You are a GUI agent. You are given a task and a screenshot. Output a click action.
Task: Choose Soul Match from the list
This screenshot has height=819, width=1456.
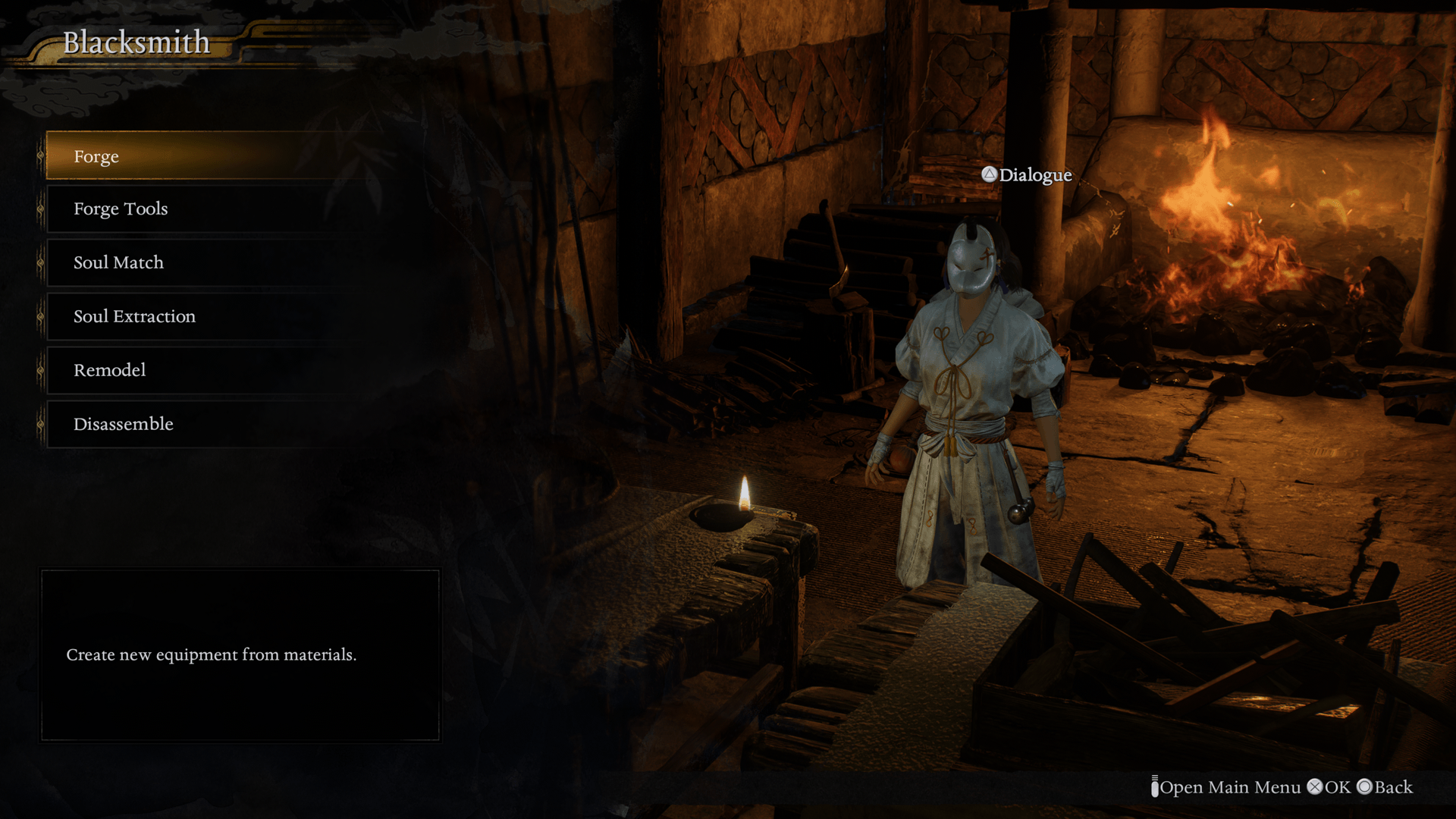pyautogui.click(x=118, y=262)
